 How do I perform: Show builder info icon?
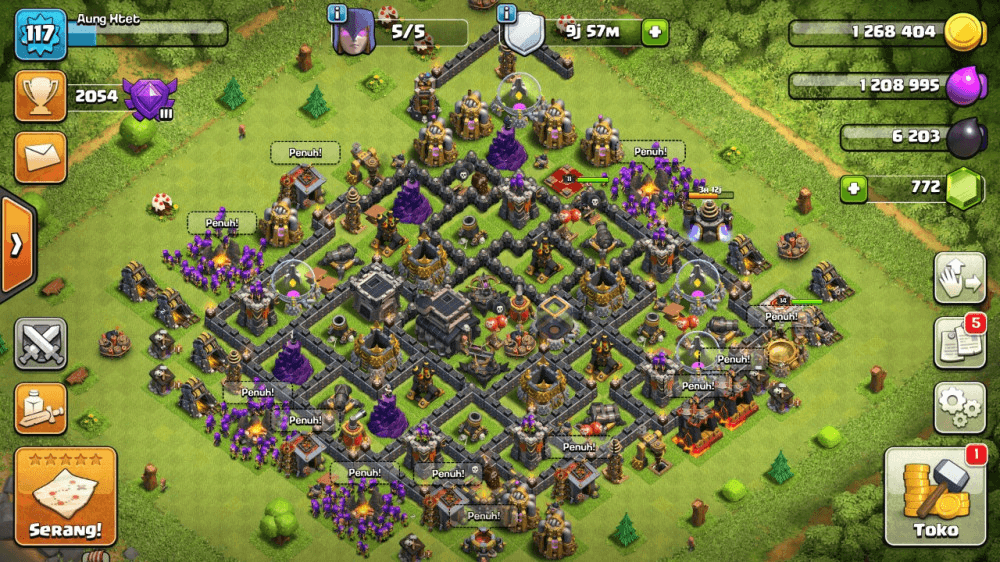[337, 14]
